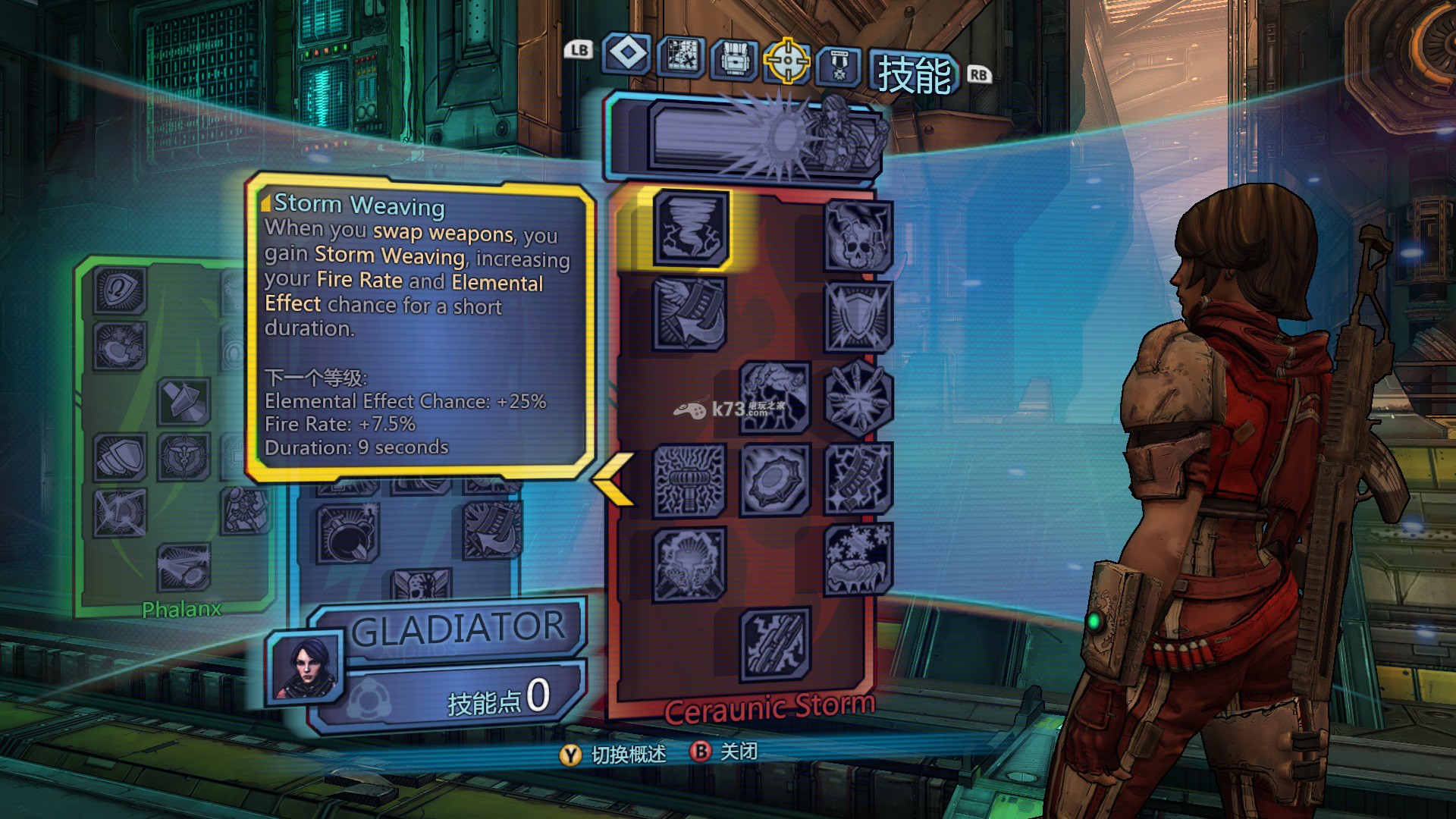This screenshot has width=1456, height=819.
Task: Click the Gladiator character portrait
Action: [306, 666]
